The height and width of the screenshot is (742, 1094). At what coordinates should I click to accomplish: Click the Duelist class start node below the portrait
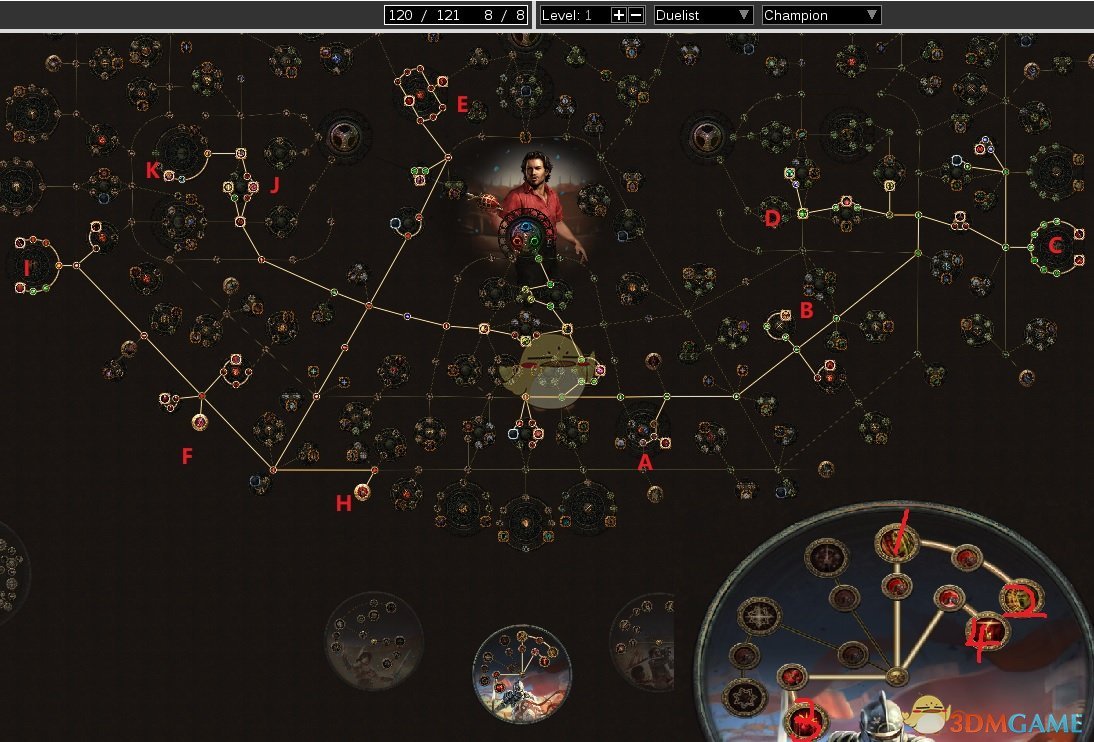click(522, 237)
